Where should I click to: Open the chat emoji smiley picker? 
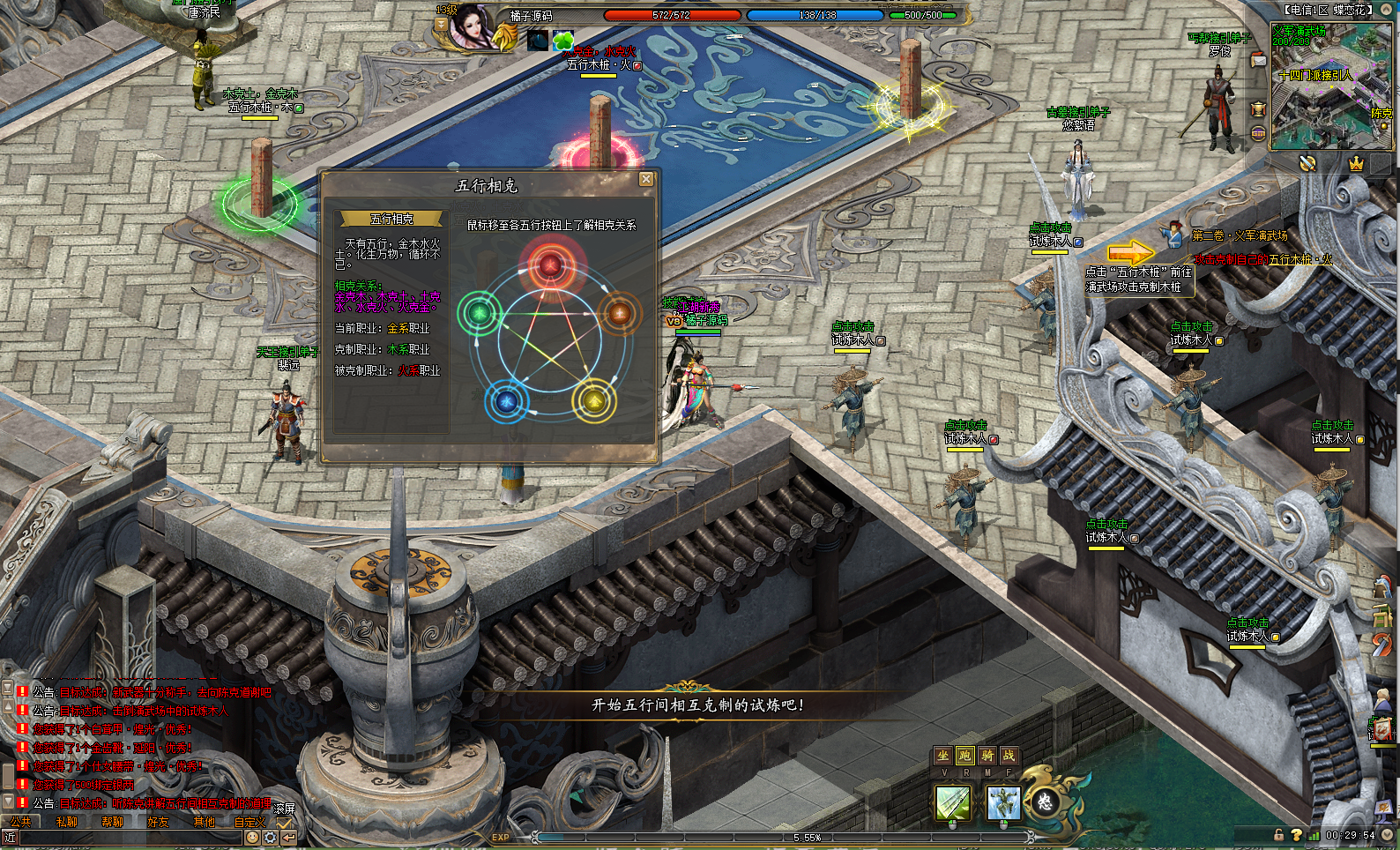point(252,837)
